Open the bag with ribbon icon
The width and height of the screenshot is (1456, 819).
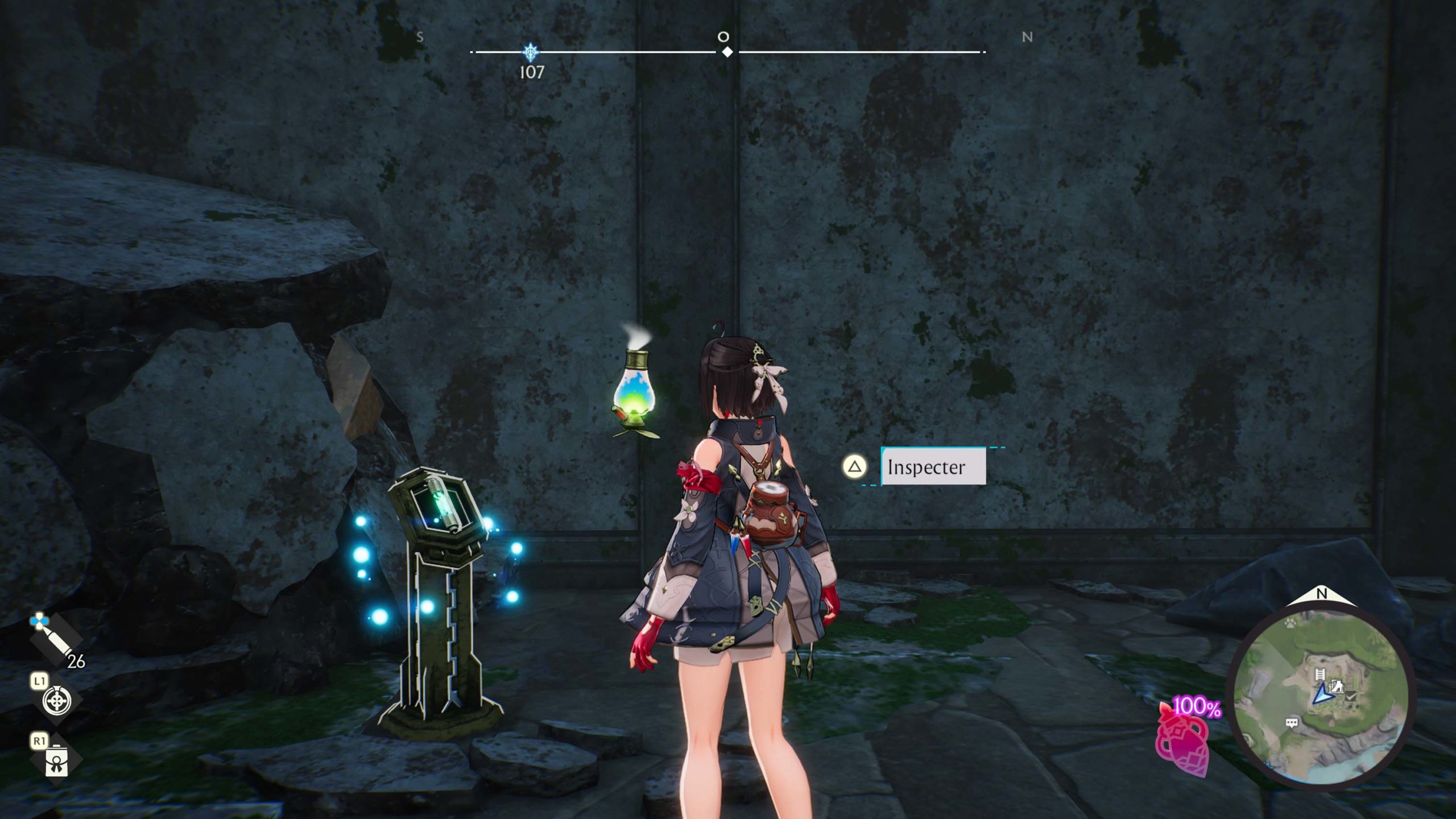pos(56,761)
